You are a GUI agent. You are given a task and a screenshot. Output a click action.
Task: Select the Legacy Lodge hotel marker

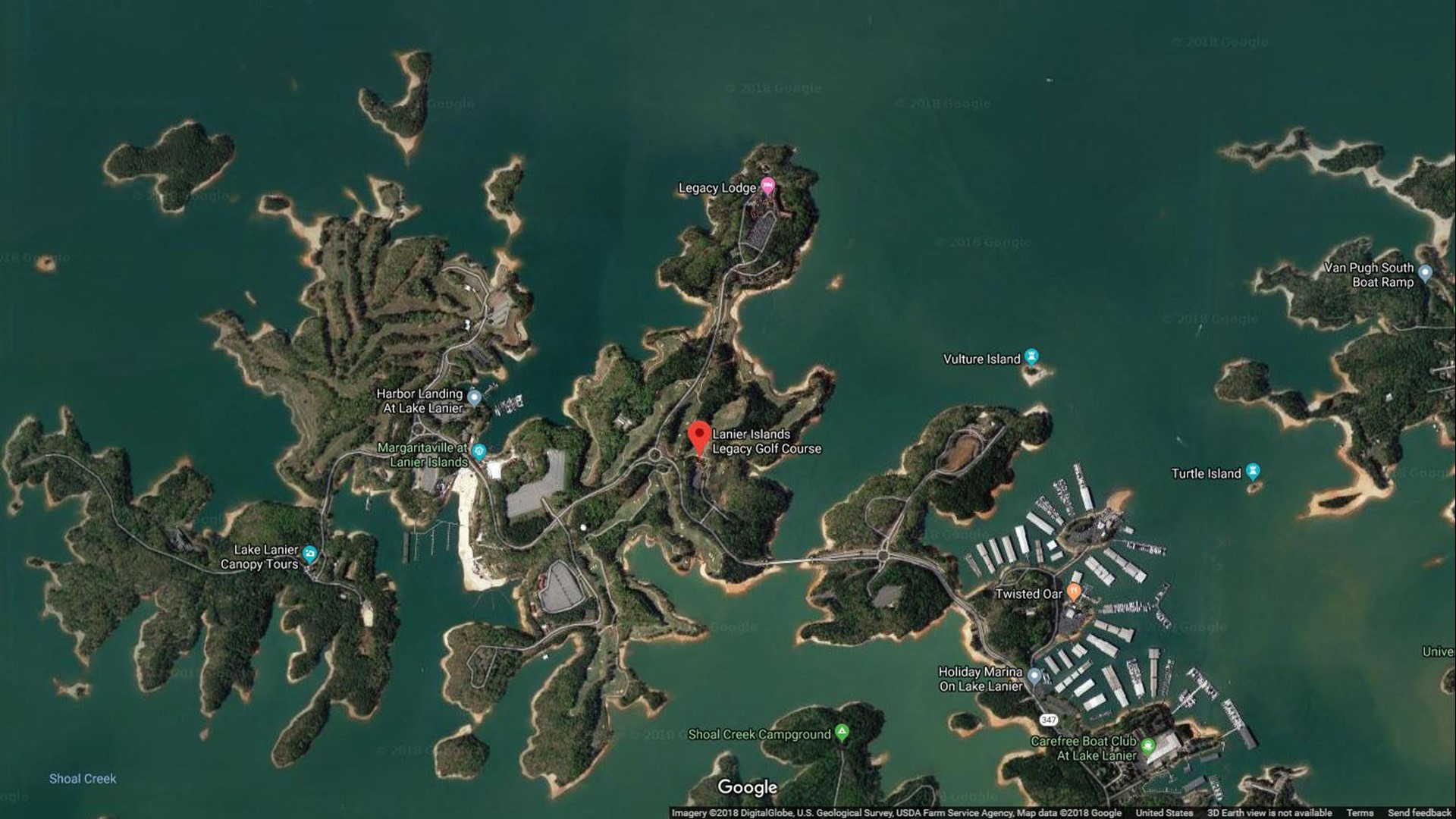(x=767, y=184)
